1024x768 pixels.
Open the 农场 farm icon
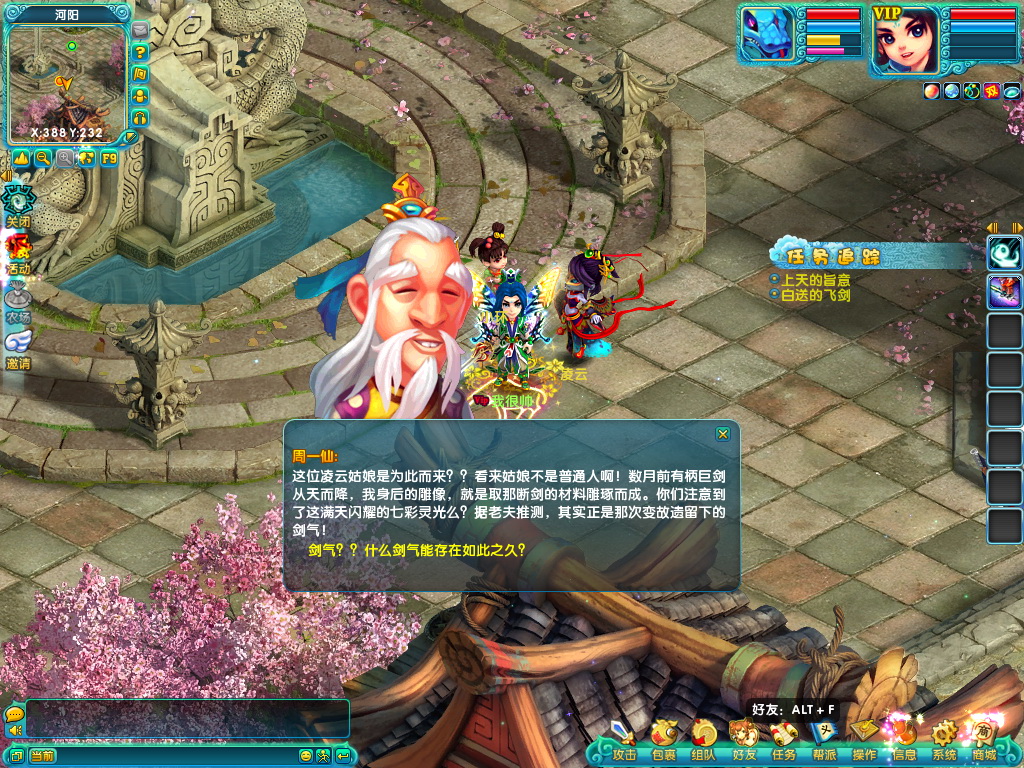pyautogui.click(x=18, y=298)
